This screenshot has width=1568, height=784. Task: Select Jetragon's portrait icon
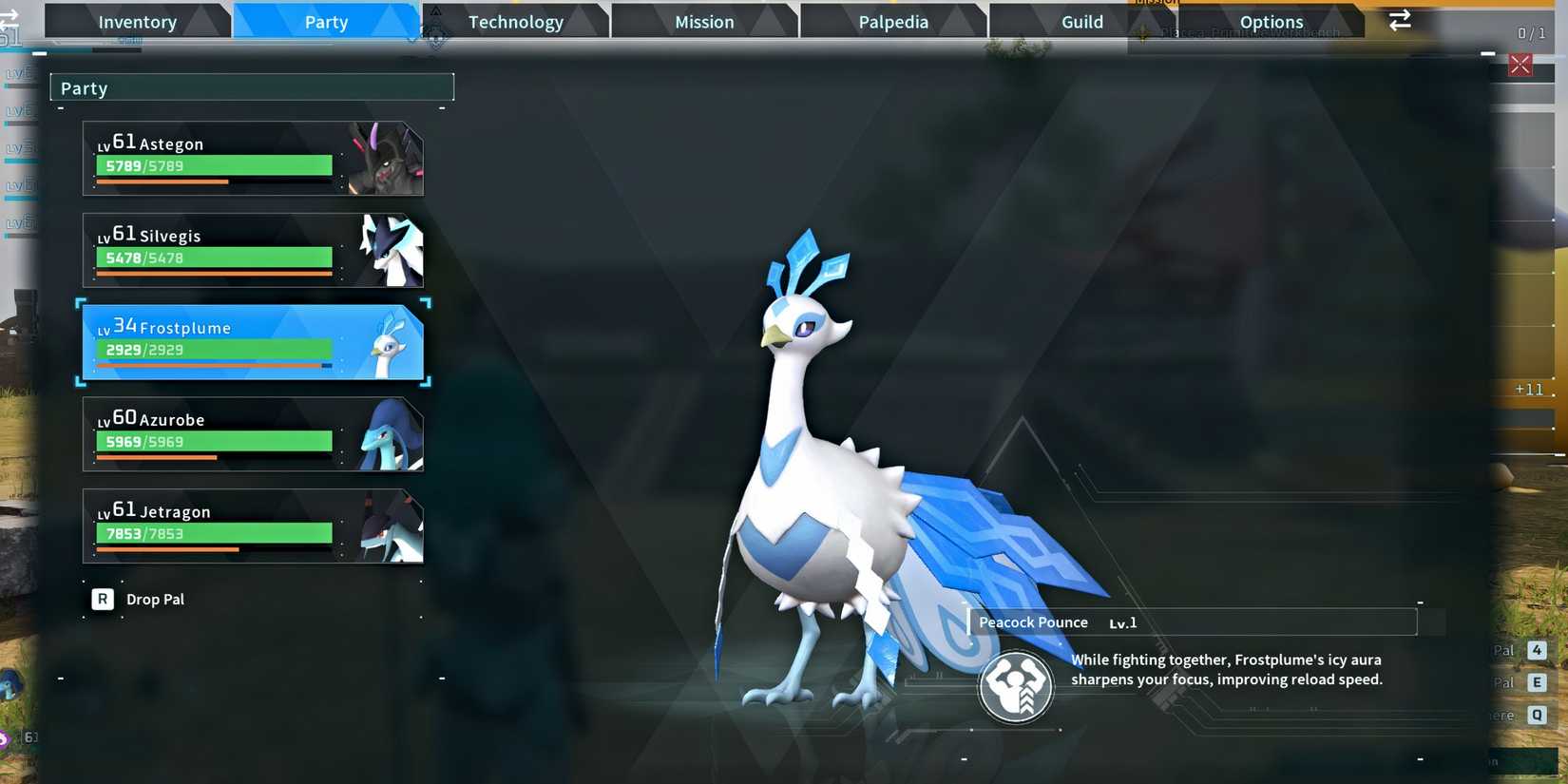[x=389, y=526]
